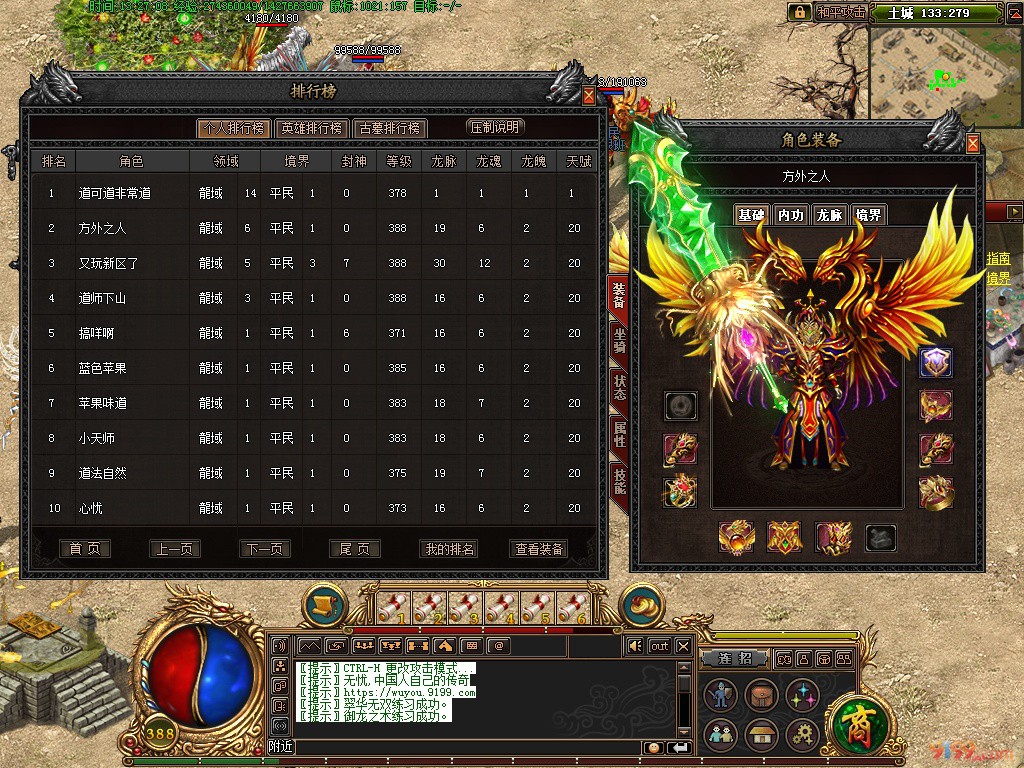
Task: Switch to the 内功 equipment tab
Action: pos(790,215)
